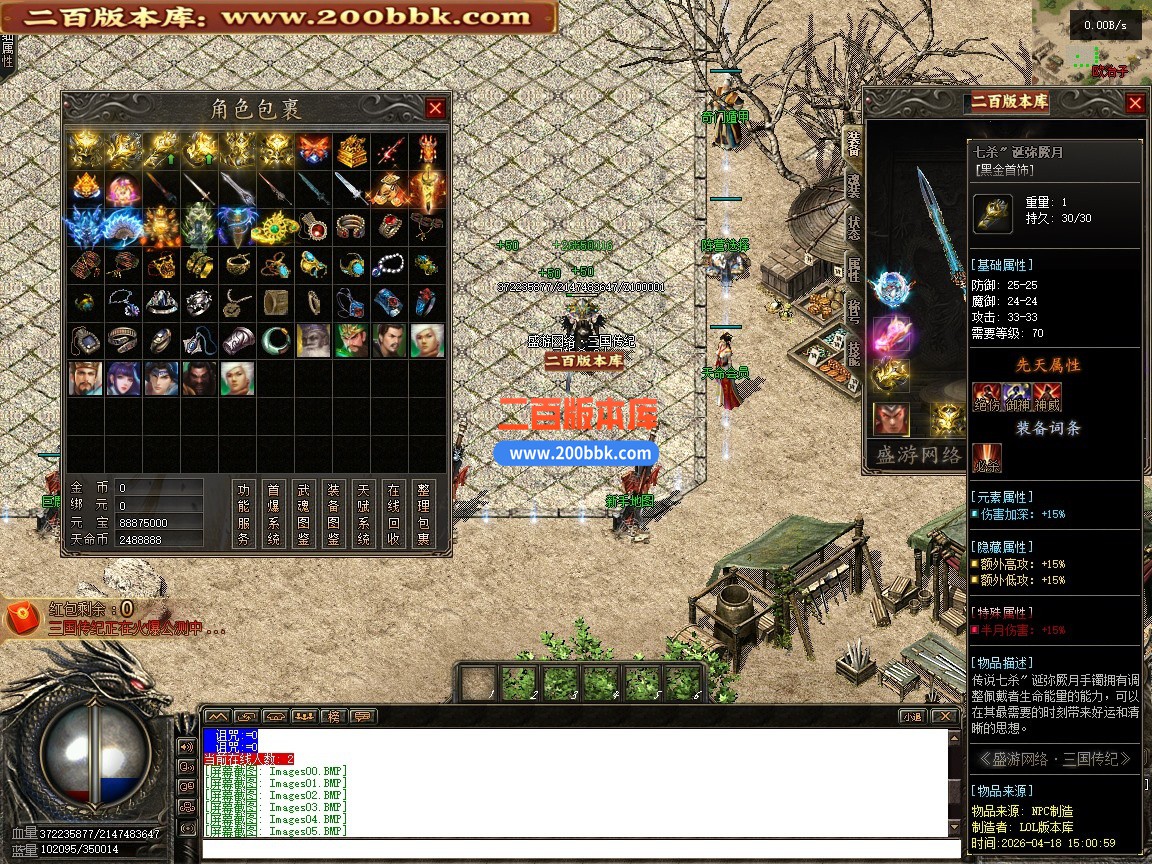
Task: Select the golden treasure chest item
Action: pos(350,150)
